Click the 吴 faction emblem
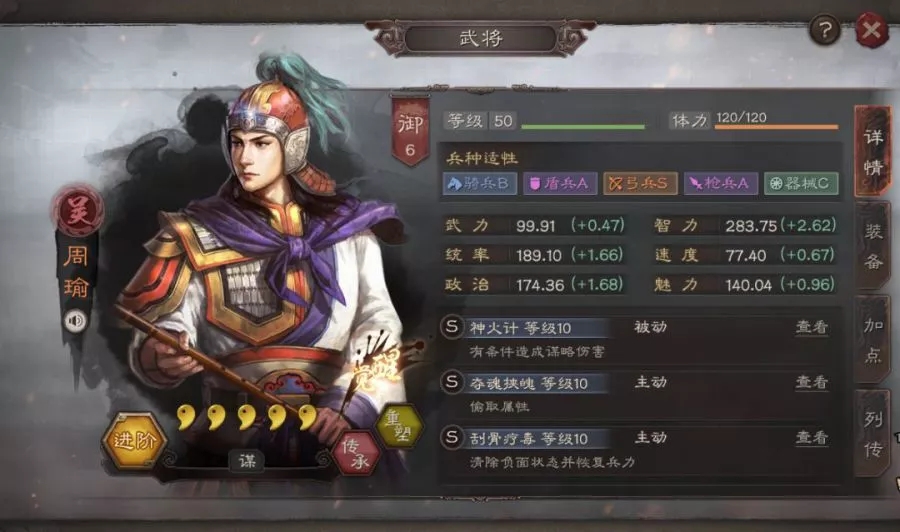The width and height of the screenshot is (900, 532). point(77,213)
